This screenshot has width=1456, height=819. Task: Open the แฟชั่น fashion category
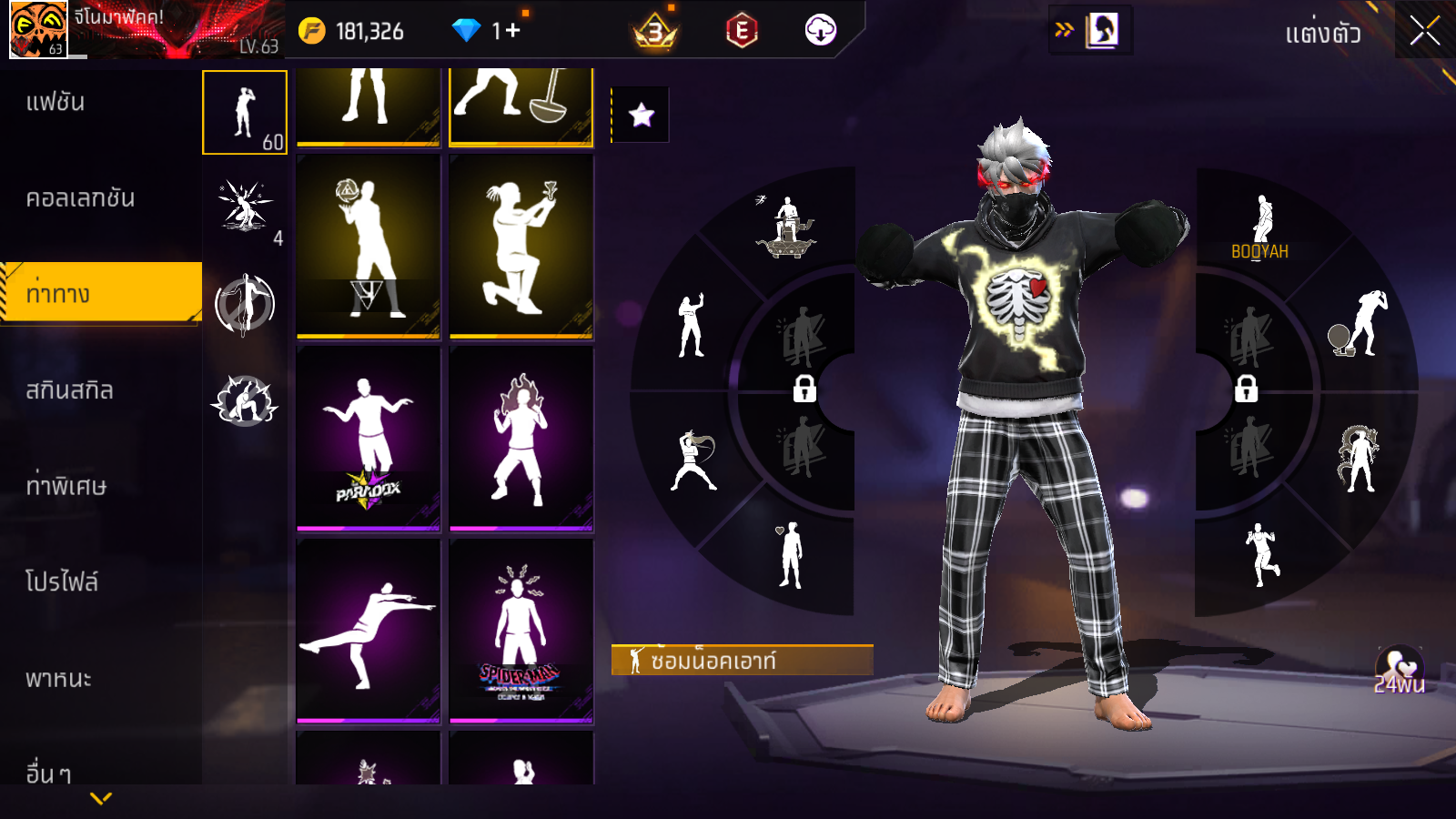point(56,102)
